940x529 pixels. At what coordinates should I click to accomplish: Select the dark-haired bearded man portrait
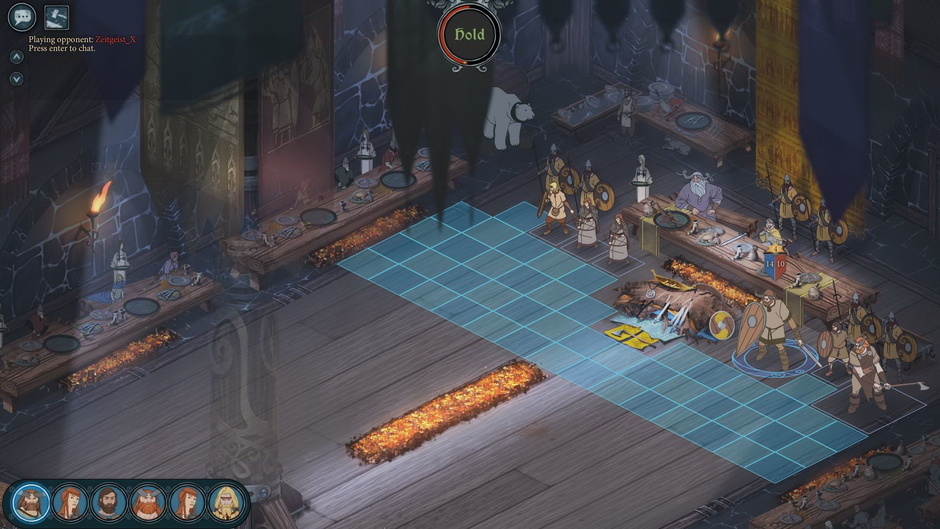(109, 502)
